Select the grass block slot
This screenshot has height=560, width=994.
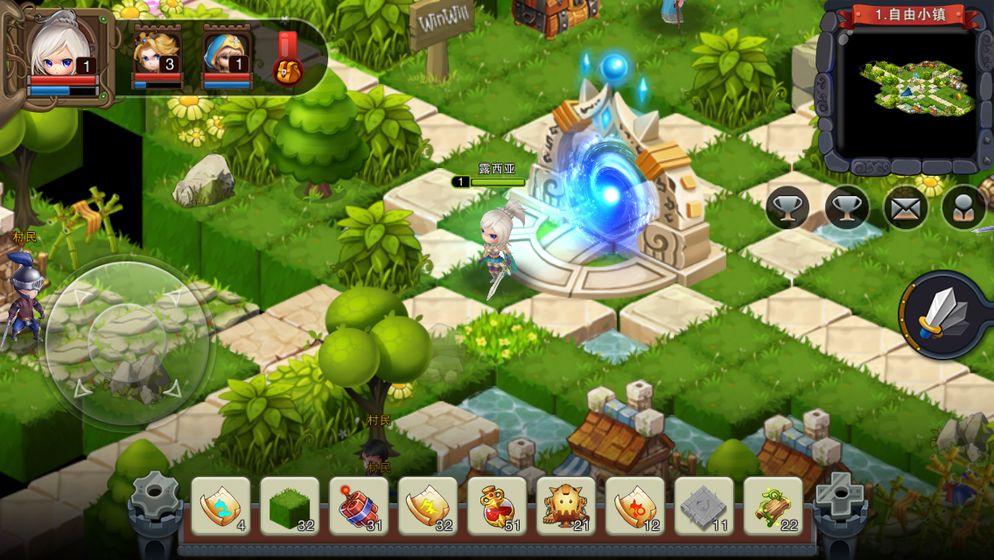pyautogui.click(x=289, y=505)
